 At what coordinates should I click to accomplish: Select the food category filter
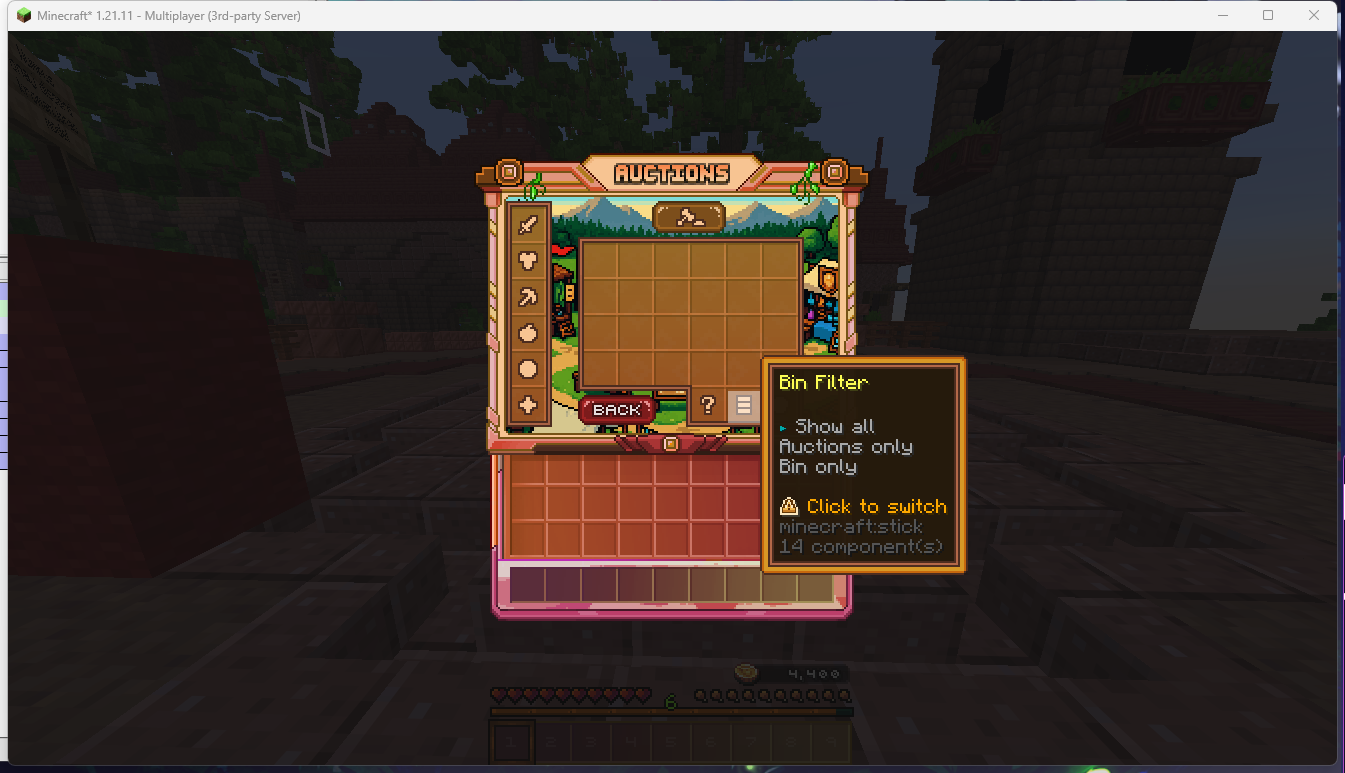click(x=528, y=333)
